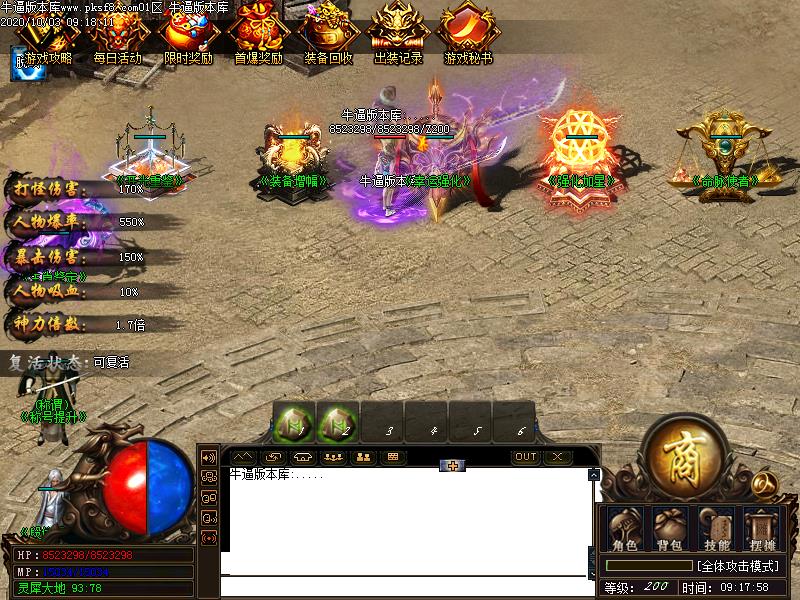Click the X button beside OUT
The height and width of the screenshot is (600, 800).
(556, 457)
